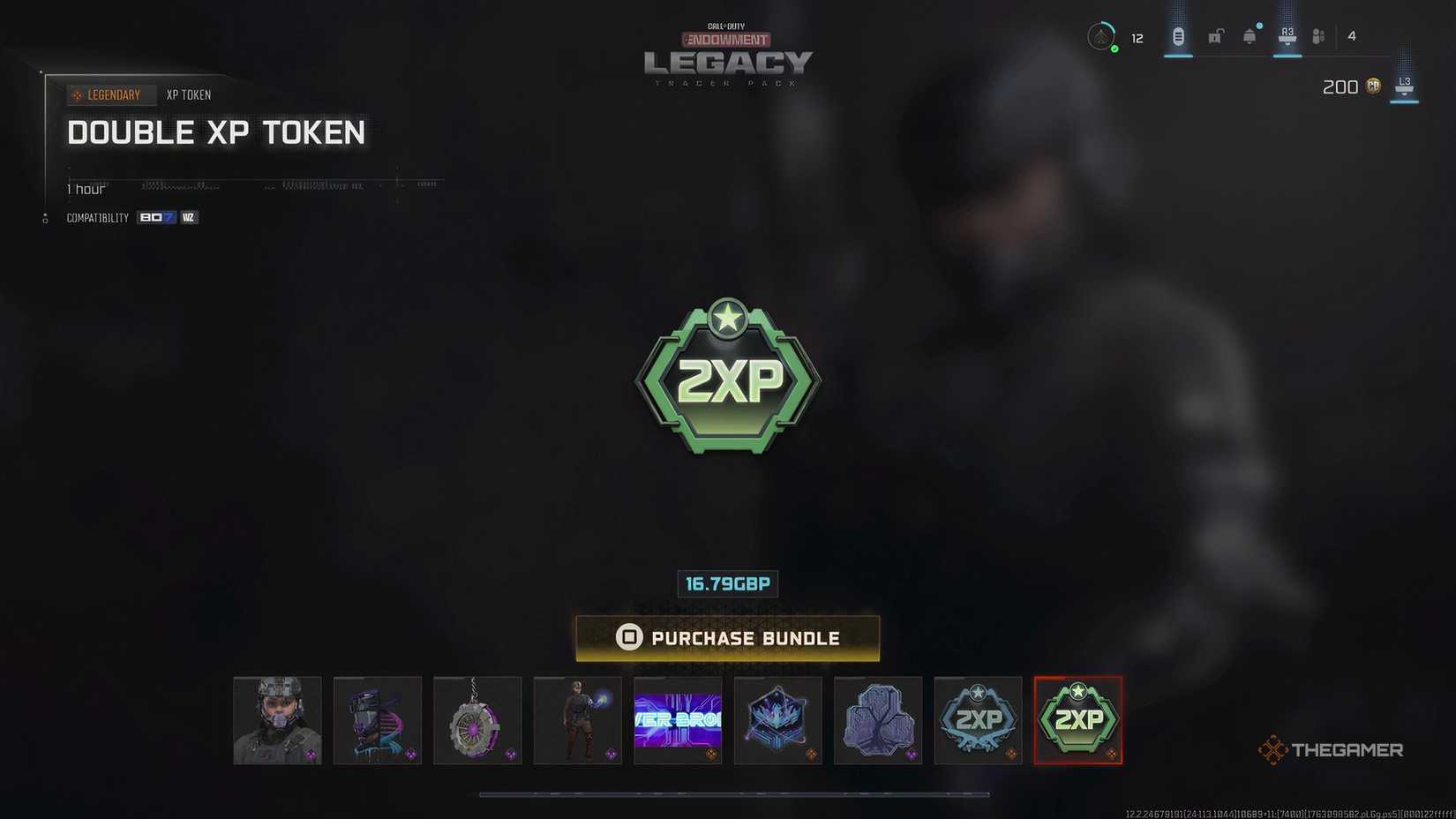Click the green checkmark on the rank circle
Screen dimensions: 1456x819
pyautogui.click(x=1115, y=49)
